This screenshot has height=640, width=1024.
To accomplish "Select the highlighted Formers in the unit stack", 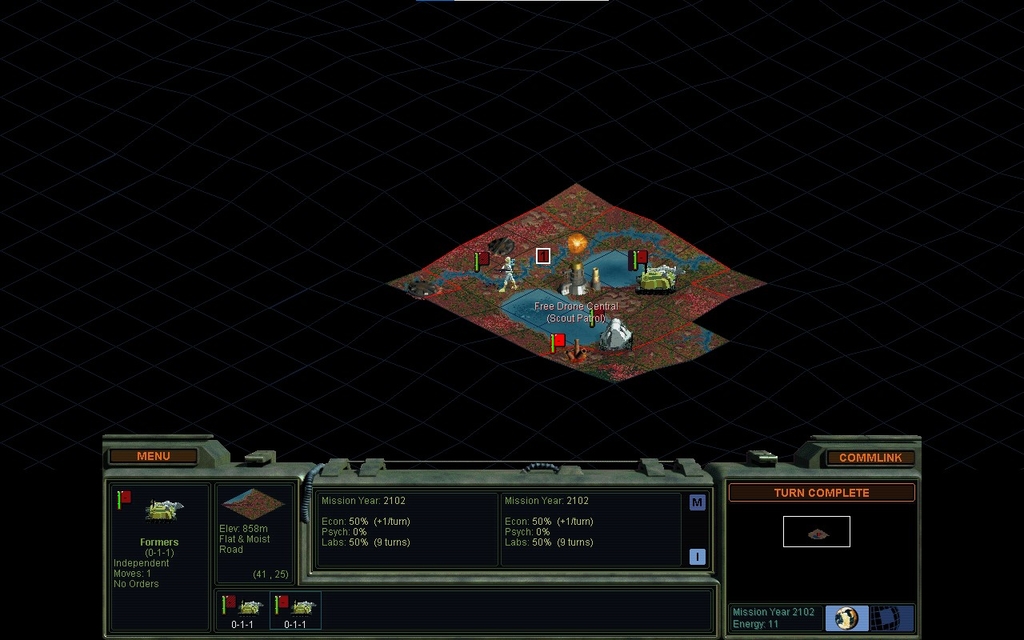I will click(x=296, y=610).
